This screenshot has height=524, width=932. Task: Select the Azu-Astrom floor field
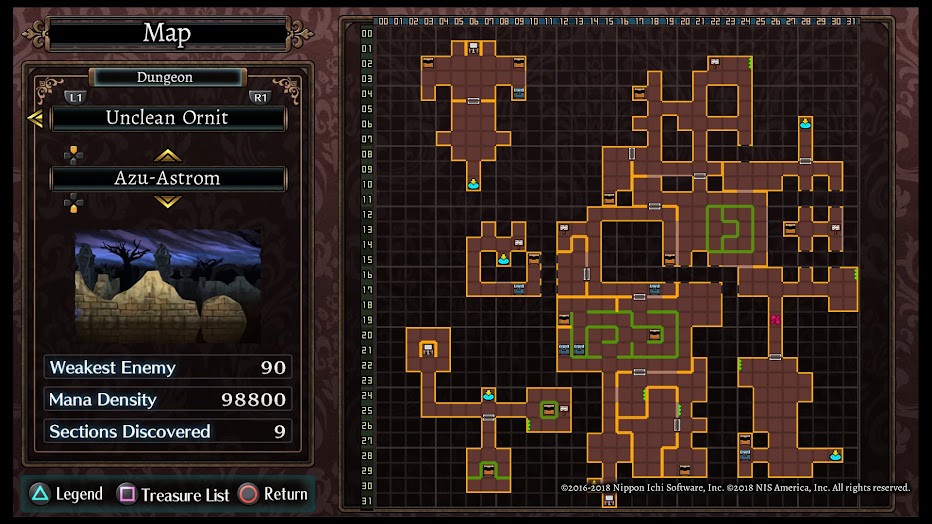tap(168, 179)
